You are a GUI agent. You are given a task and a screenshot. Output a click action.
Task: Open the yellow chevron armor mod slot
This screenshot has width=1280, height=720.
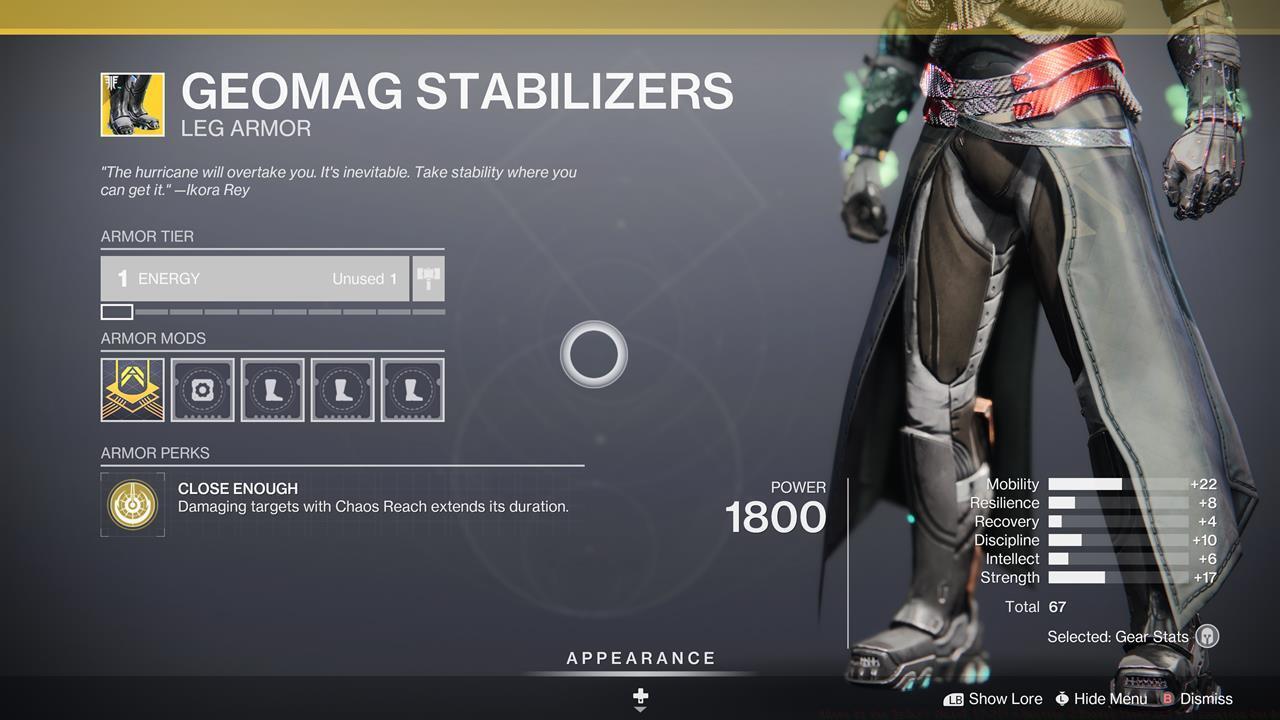[x=132, y=390]
